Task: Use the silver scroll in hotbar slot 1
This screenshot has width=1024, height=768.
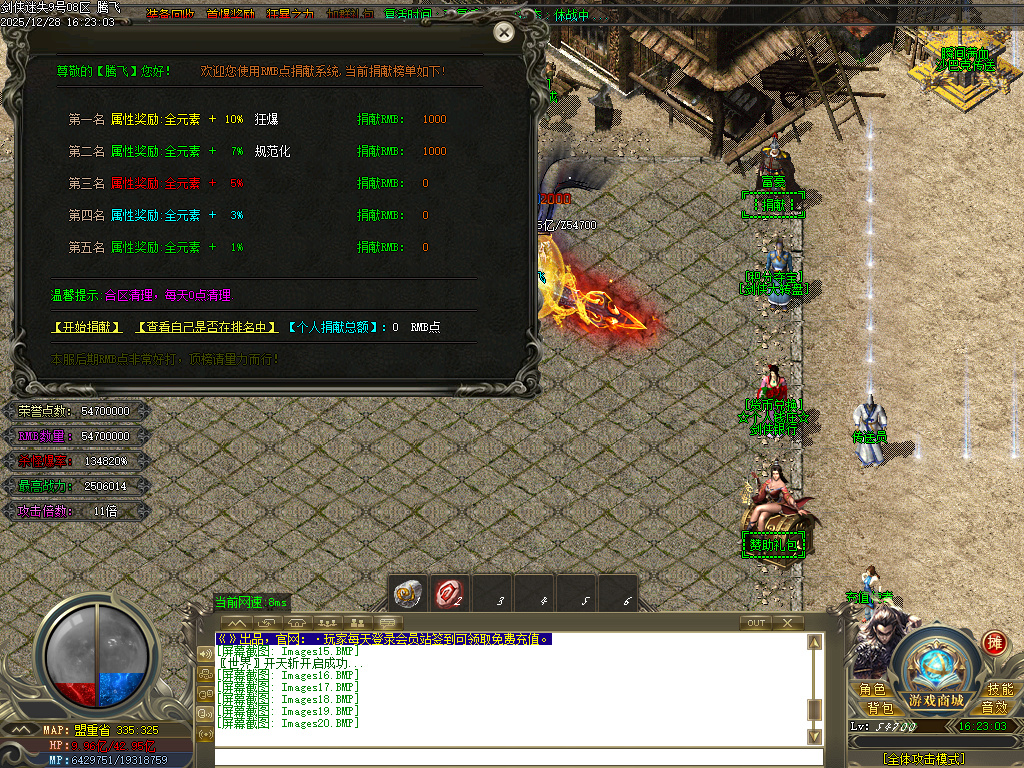Action: tap(407, 595)
